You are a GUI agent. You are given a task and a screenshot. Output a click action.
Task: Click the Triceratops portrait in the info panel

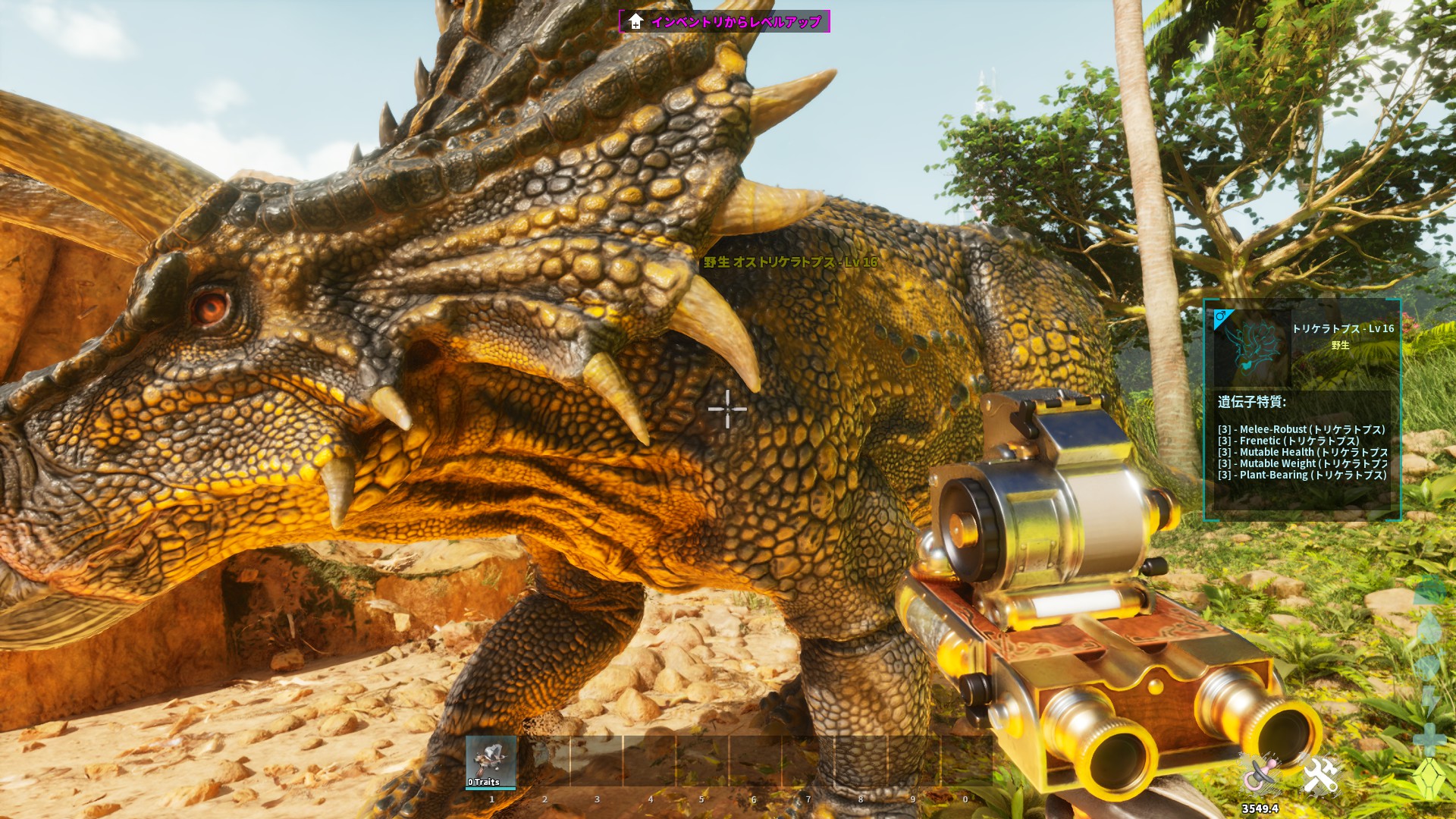tap(1251, 349)
